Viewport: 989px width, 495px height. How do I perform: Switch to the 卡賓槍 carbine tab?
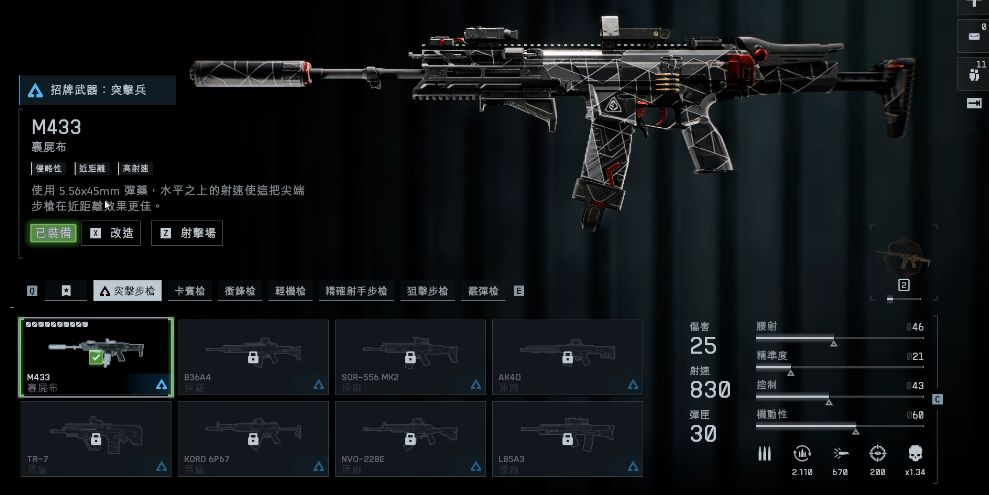point(190,291)
